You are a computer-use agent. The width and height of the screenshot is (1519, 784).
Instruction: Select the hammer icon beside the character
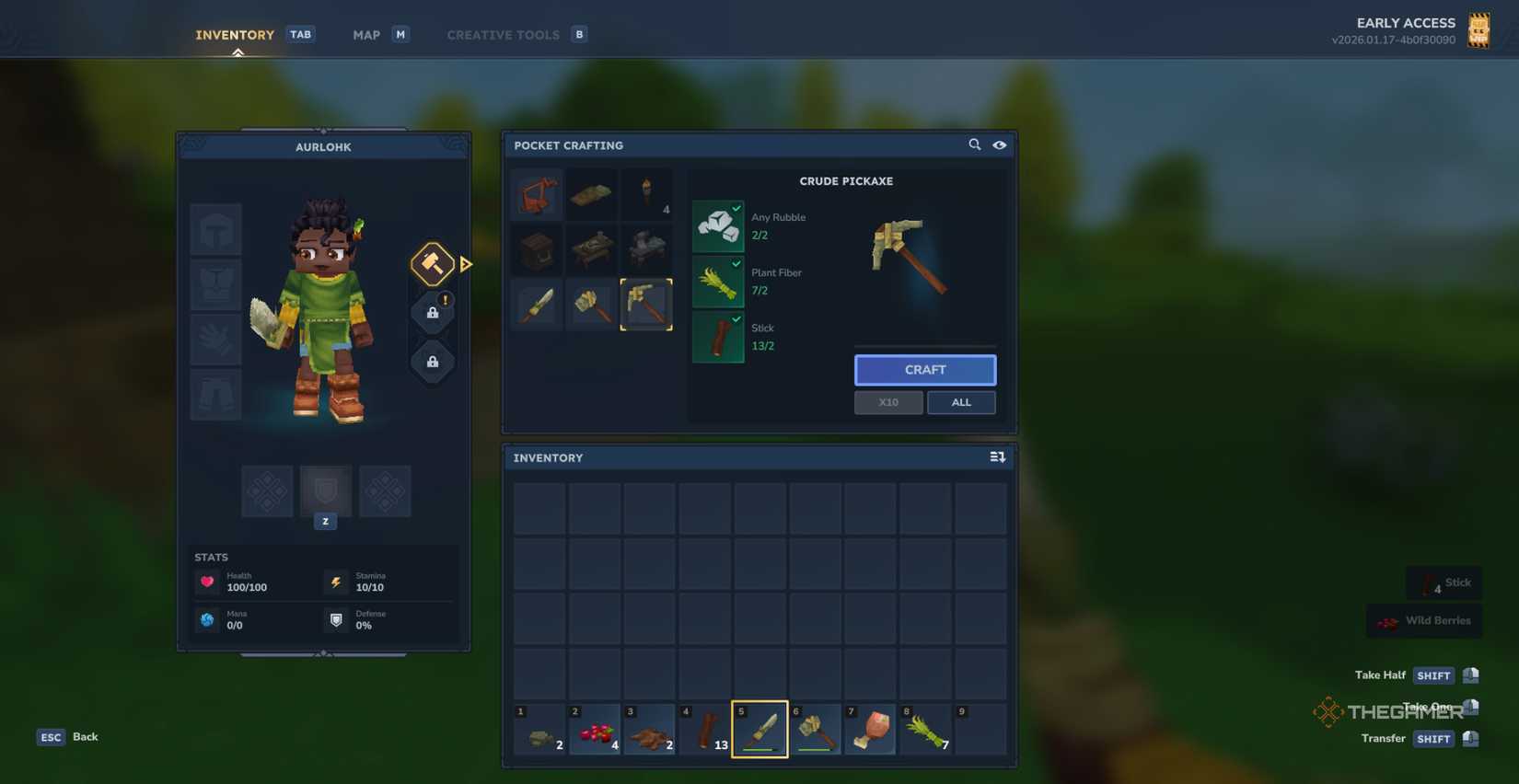coord(432,264)
